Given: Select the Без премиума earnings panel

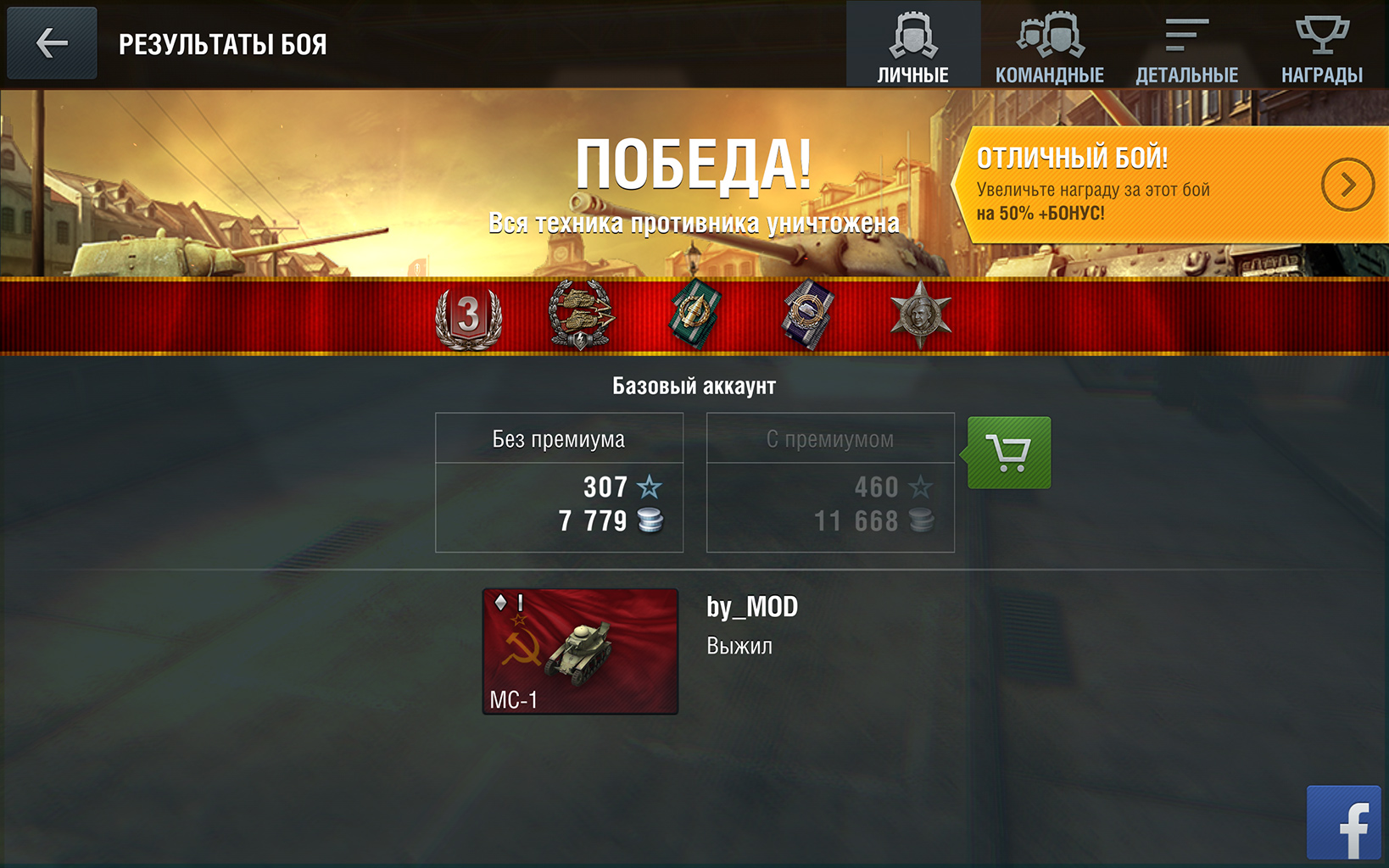Looking at the screenshot, I should (559, 482).
